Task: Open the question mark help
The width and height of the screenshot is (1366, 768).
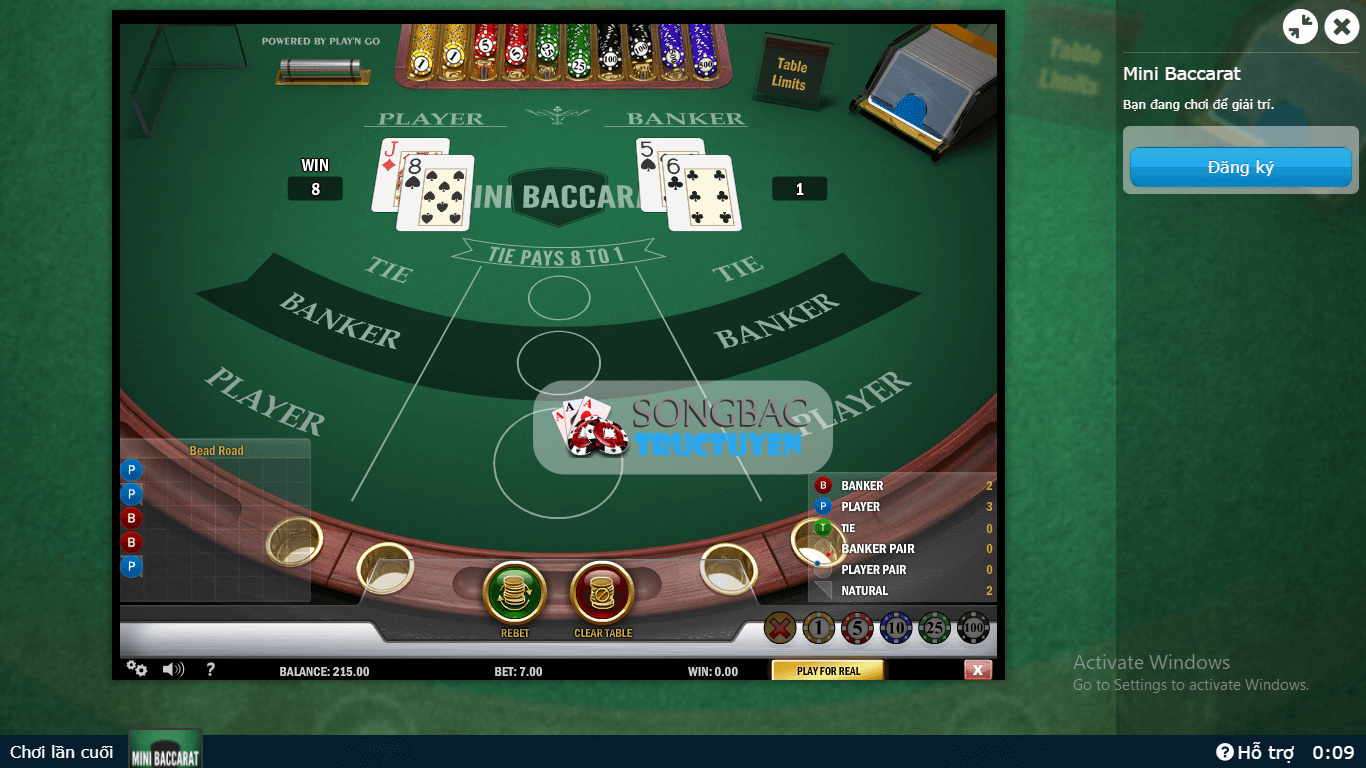Action: (x=210, y=669)
